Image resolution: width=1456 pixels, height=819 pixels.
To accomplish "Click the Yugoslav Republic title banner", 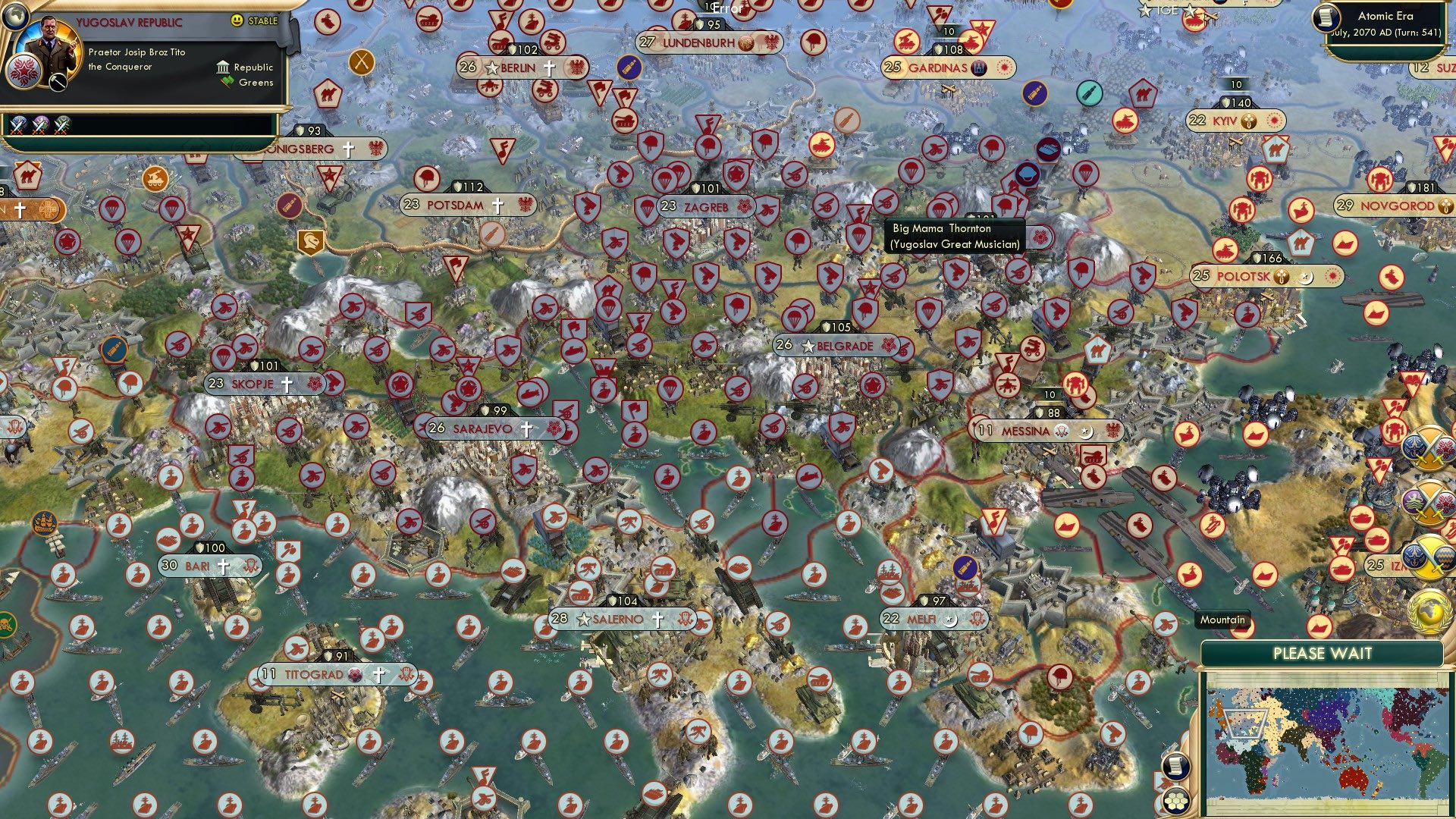I will (x=130, y=21).
